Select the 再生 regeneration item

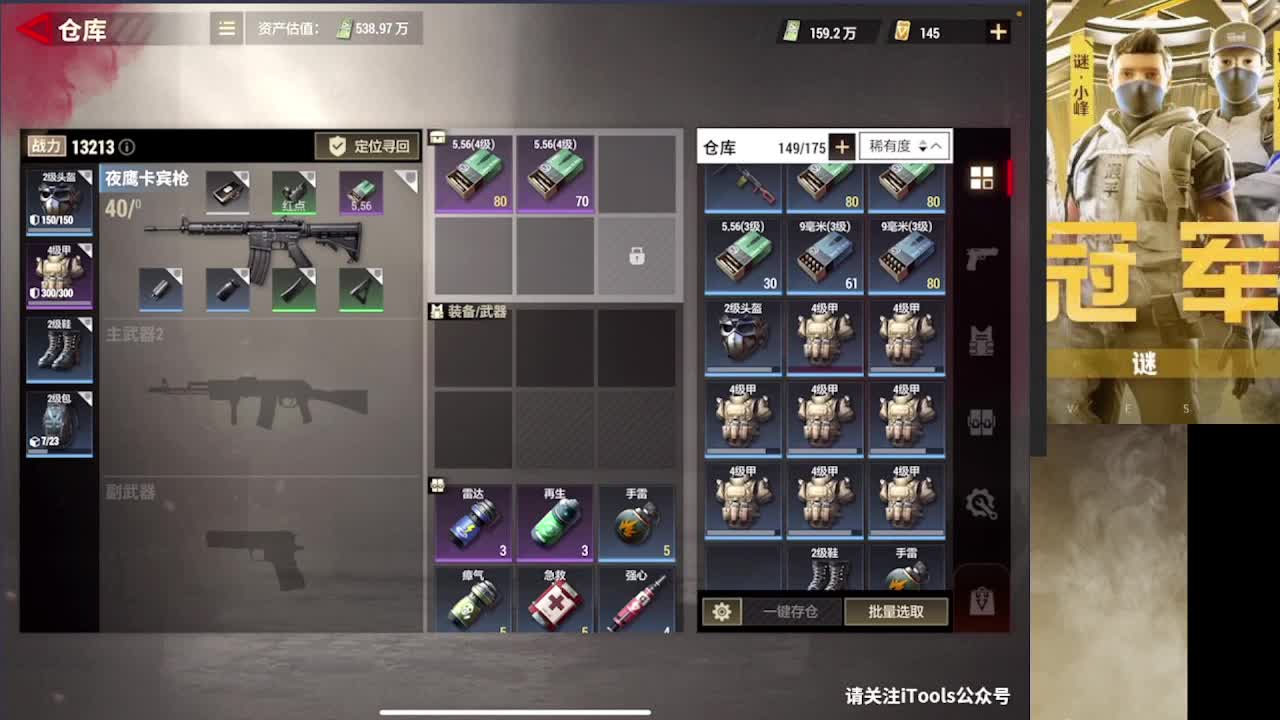pos(556,520)
